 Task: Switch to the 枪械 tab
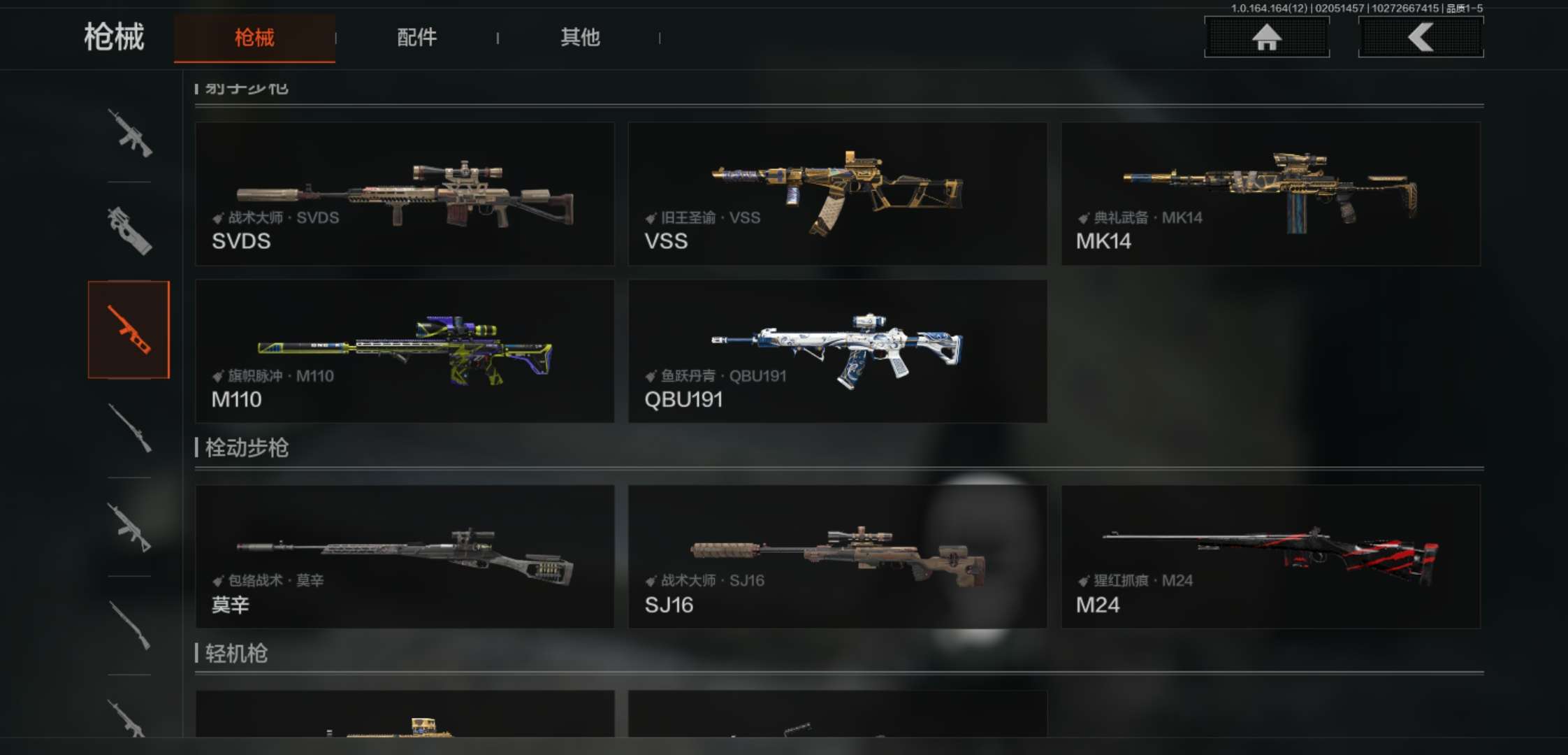[254, 38]
